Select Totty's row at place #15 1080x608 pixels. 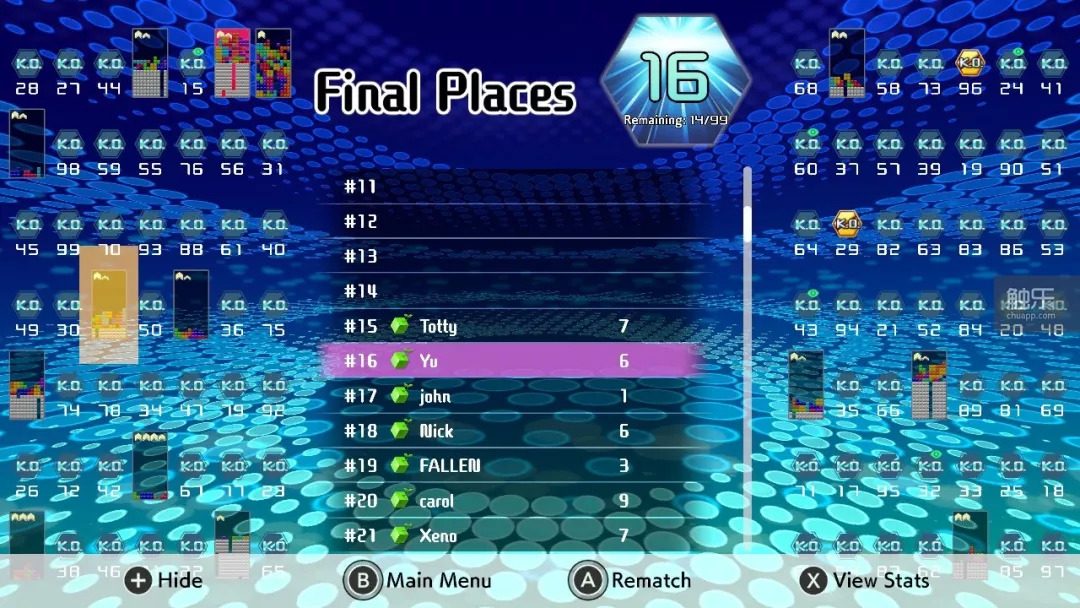tap(510, 326)
